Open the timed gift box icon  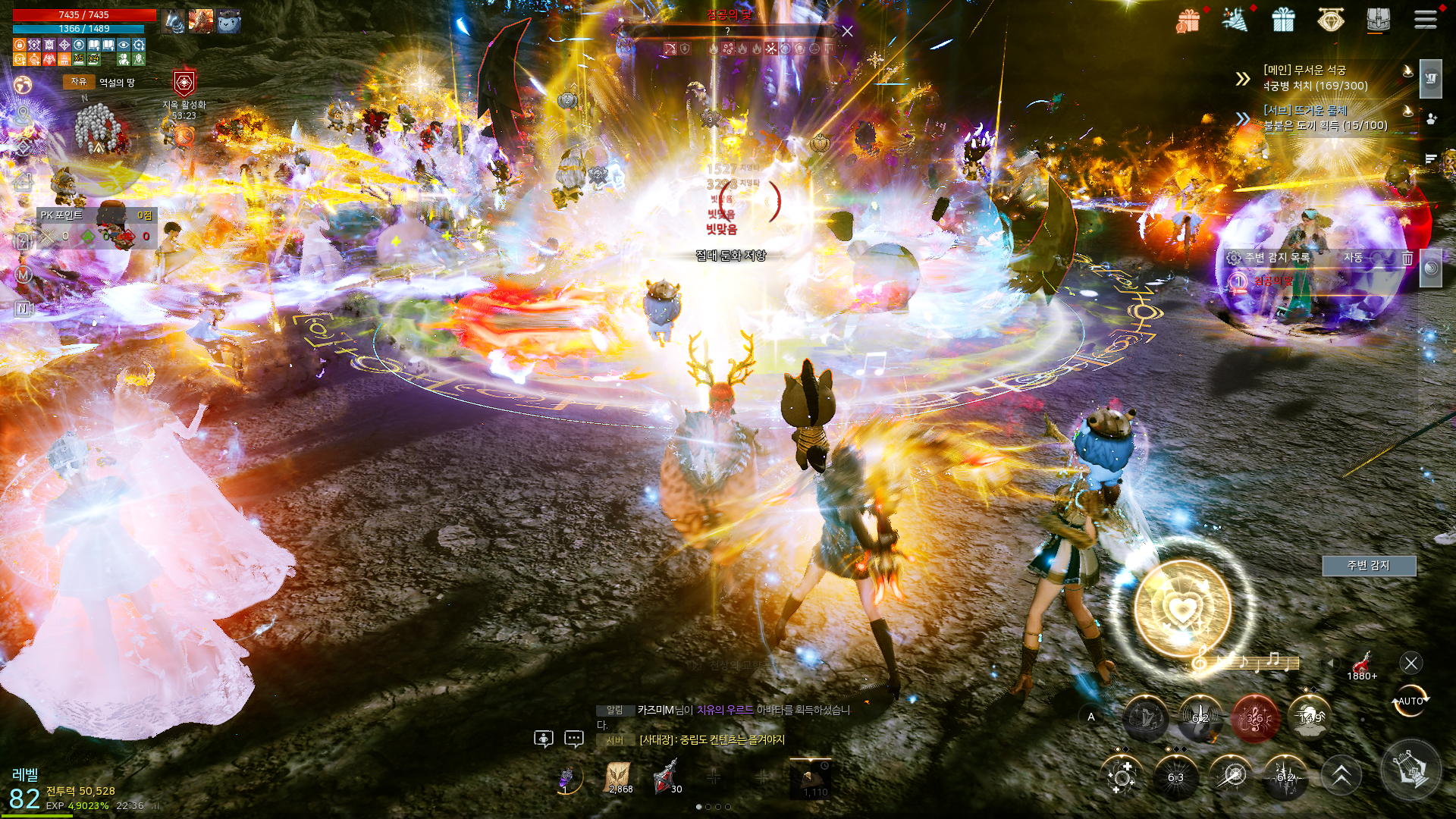tap(1188, 20)
